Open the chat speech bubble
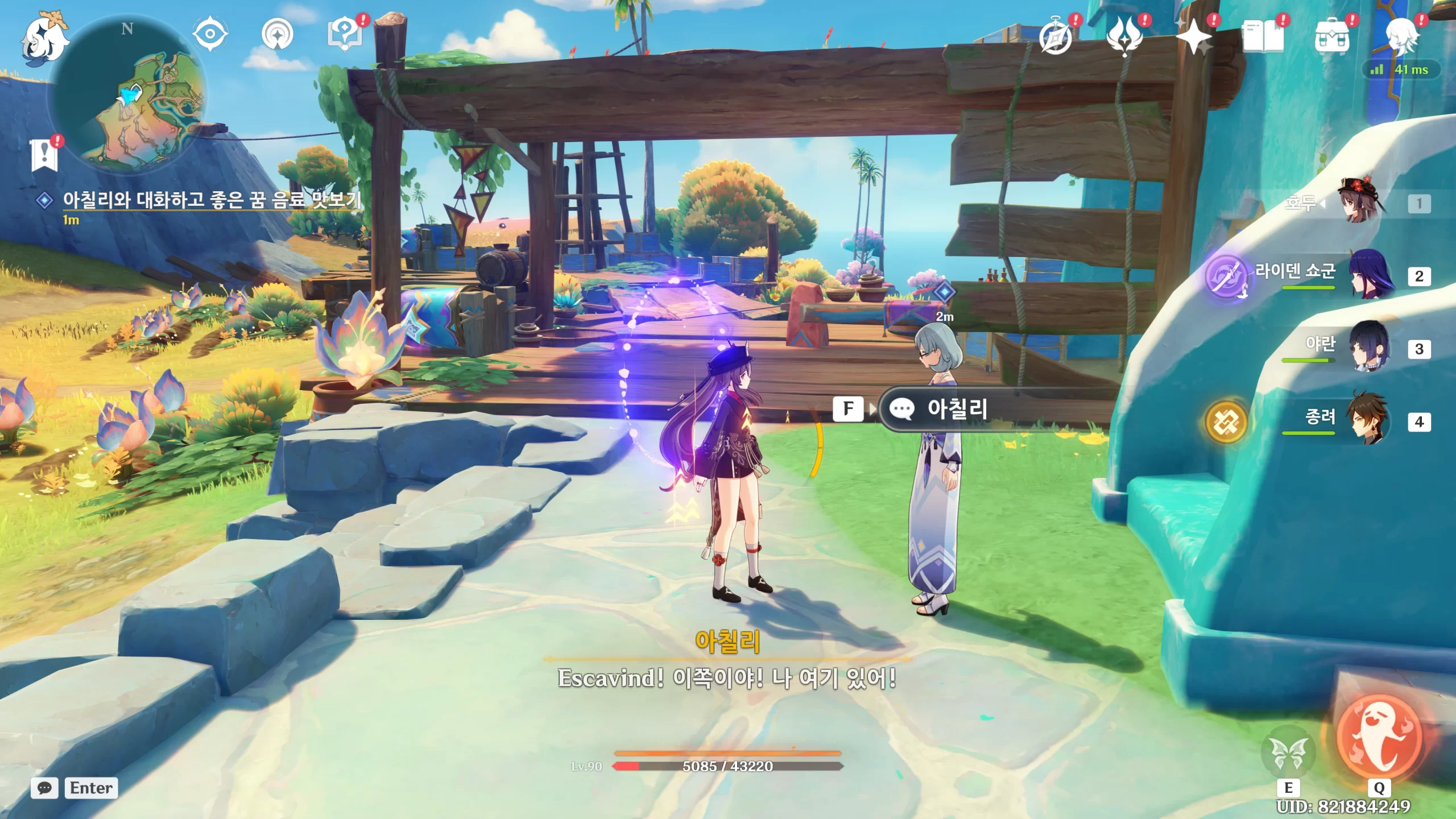This screenshot has width=1456, height=819. point(44,788)
